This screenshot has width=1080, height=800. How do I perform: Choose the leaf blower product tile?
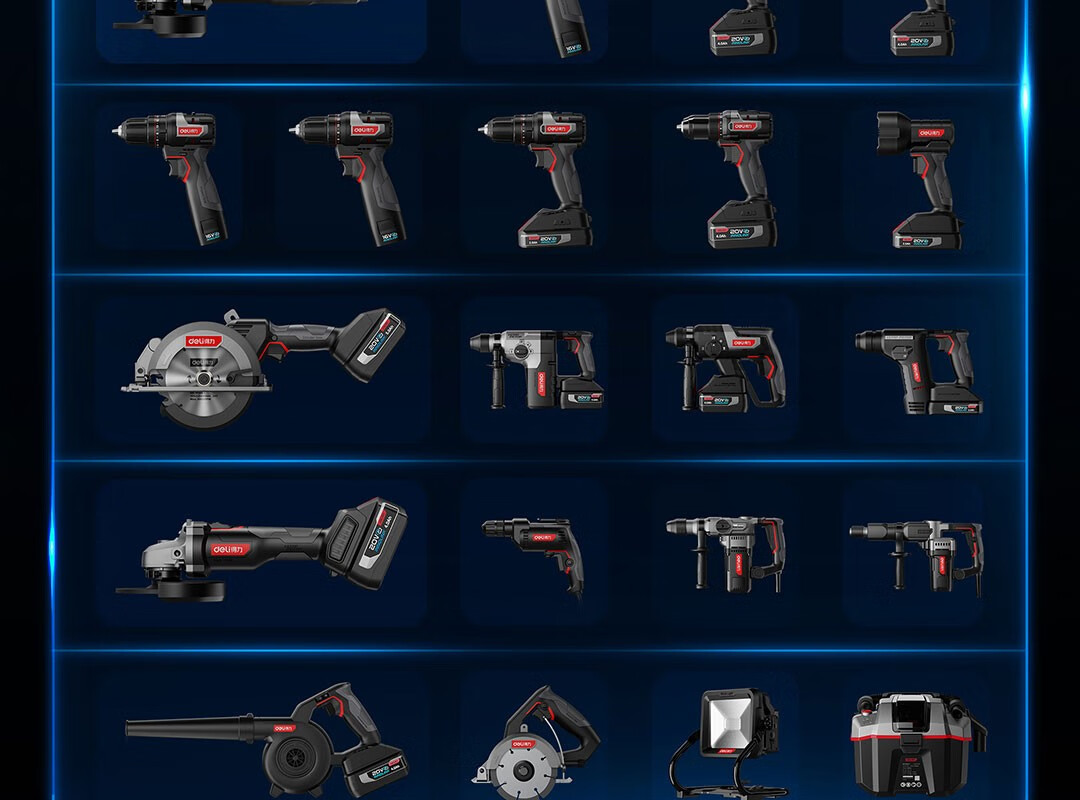click(x=264, y=740)
